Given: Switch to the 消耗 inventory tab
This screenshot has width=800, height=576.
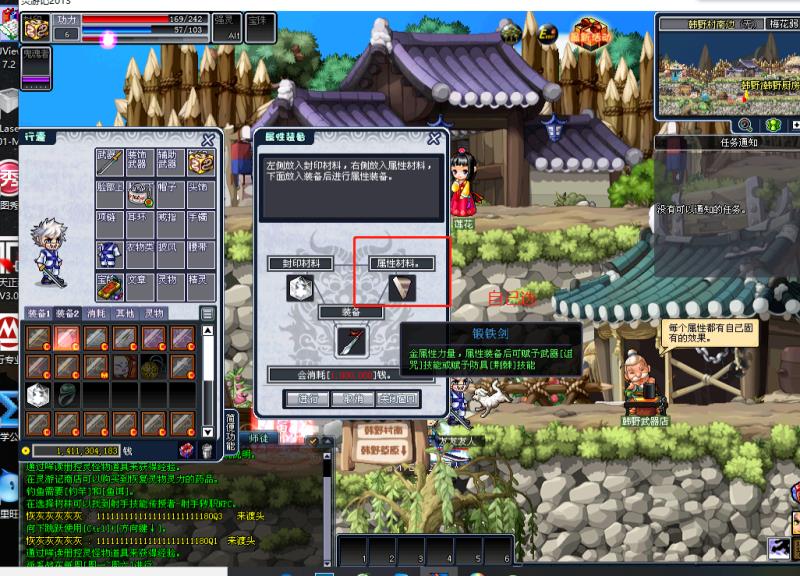Looking at the screenshot, I should (96, 313).
